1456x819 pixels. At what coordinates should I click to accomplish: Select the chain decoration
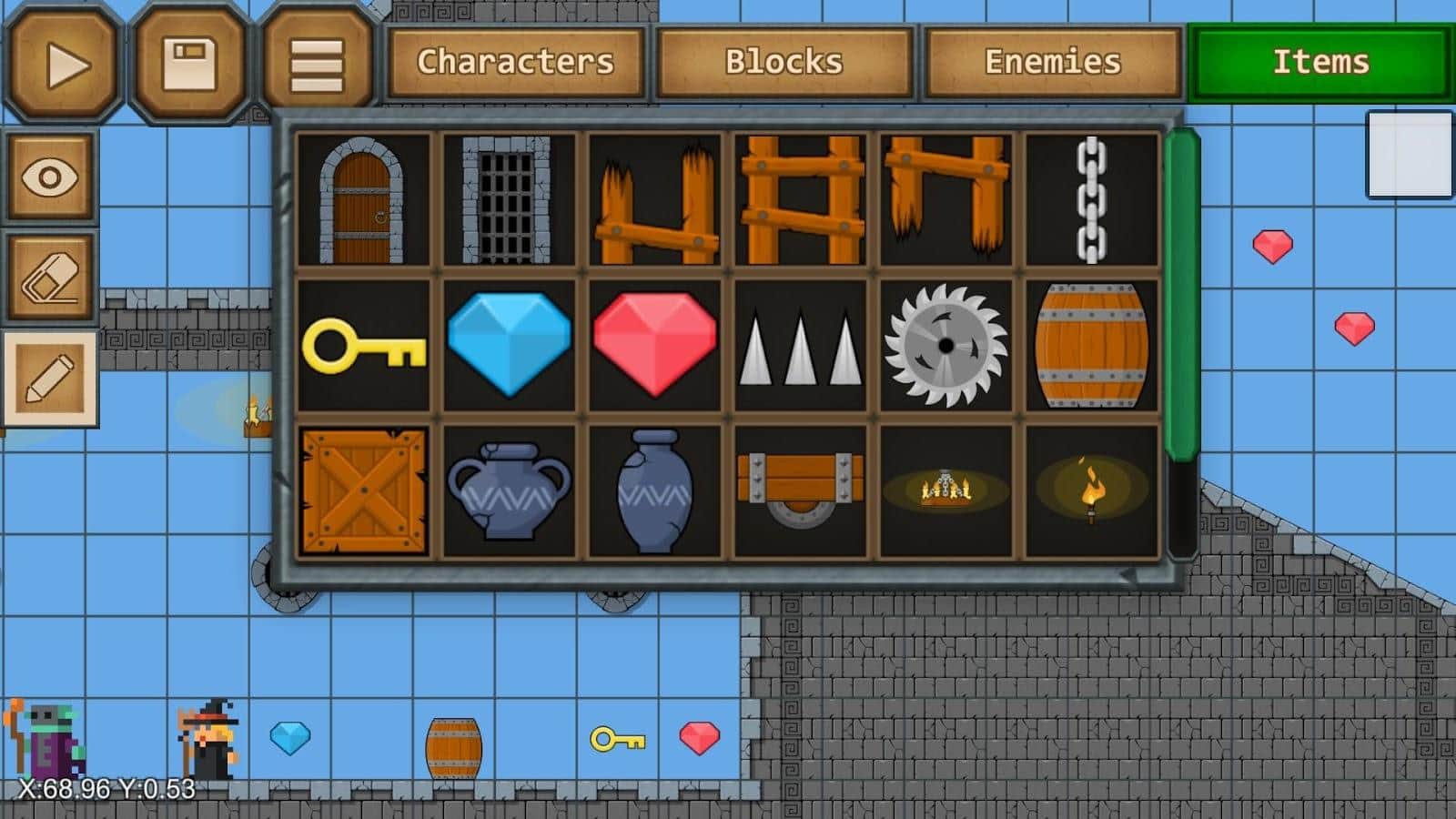click(x=1090, y=197)
